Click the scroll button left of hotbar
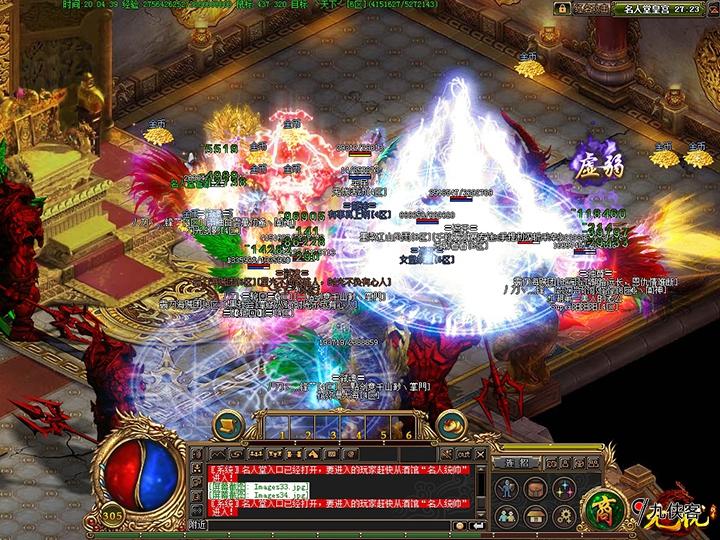Image resolution: width=720 pixels, height=540 pixels. [227, 422]
